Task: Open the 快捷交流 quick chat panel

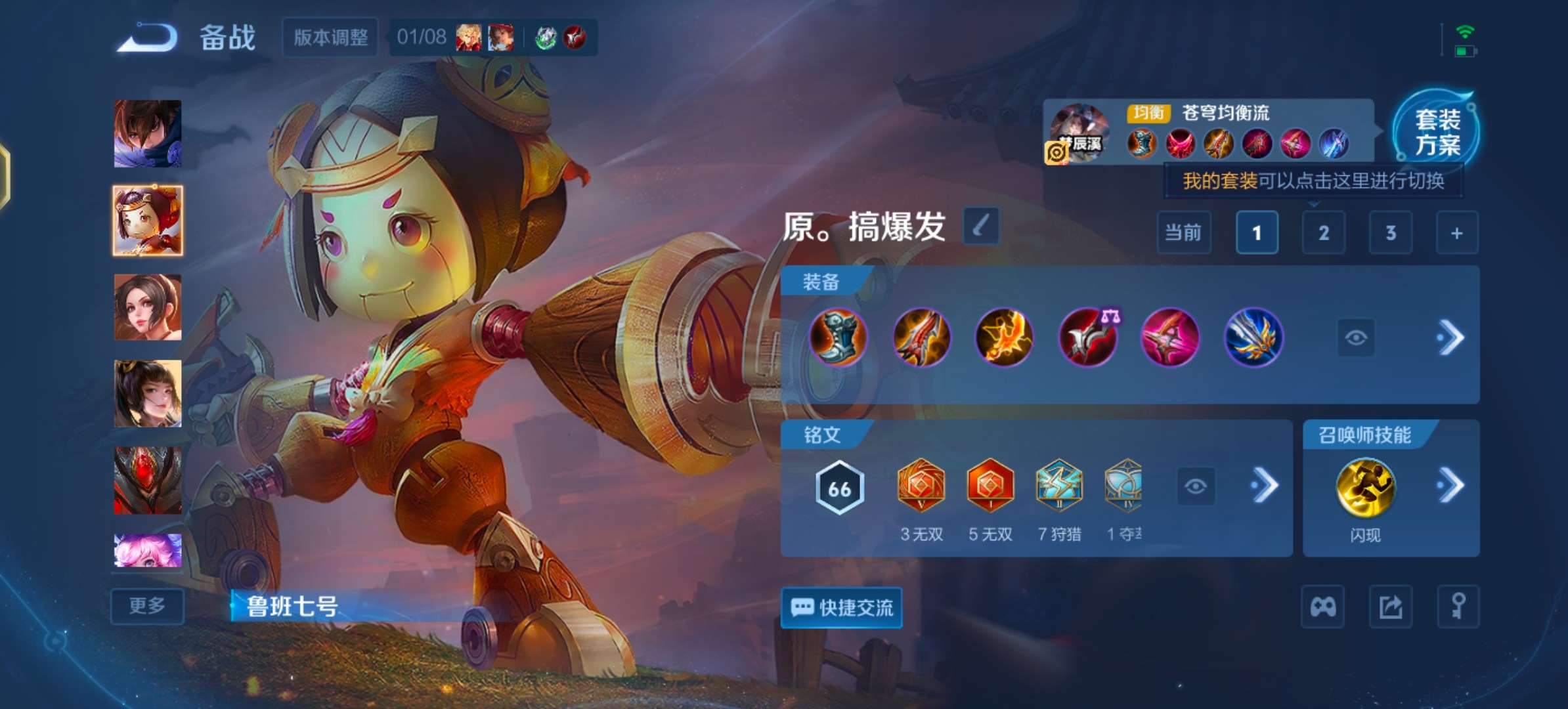Action: (x=842, y=608)
